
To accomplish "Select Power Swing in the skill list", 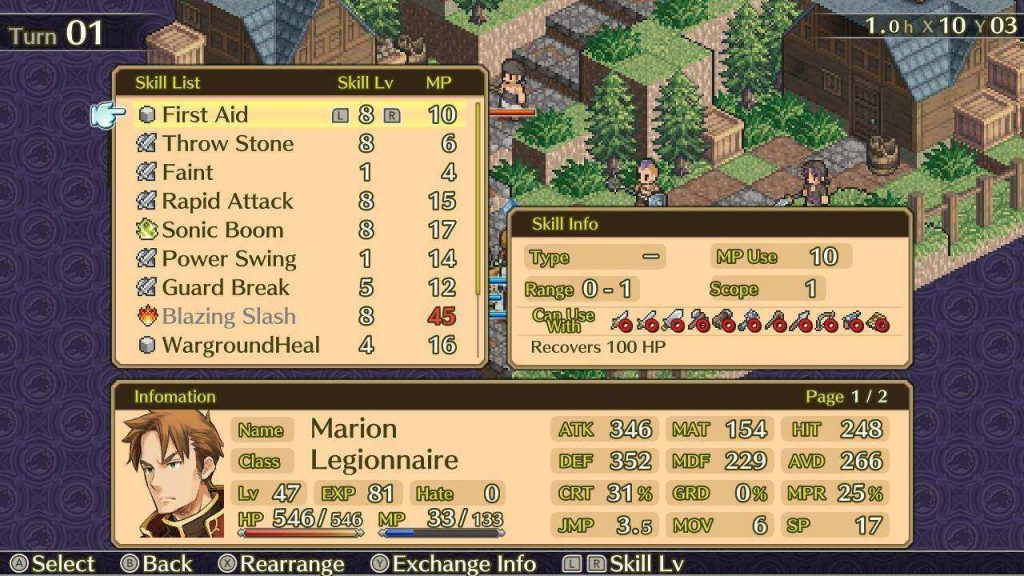I will [229, 259].
